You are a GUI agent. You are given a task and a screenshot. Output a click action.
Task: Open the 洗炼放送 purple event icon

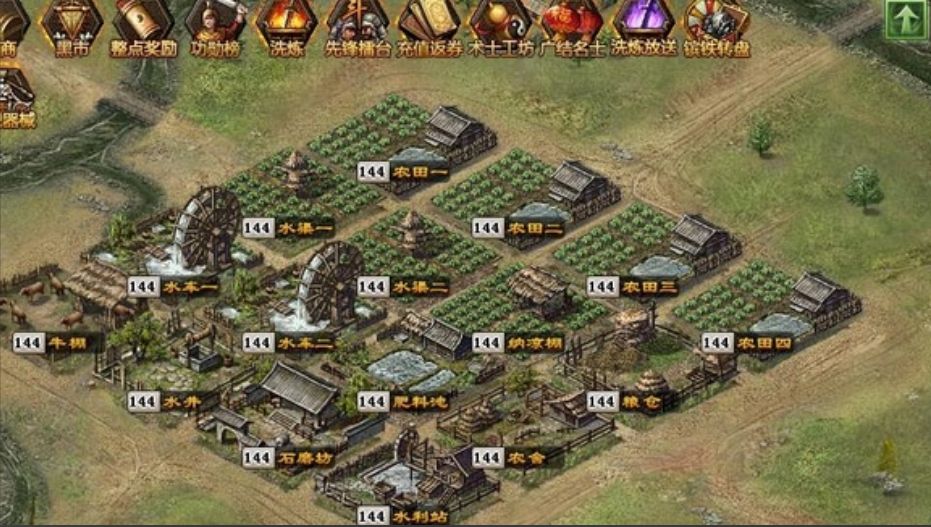tap(644, 23)
